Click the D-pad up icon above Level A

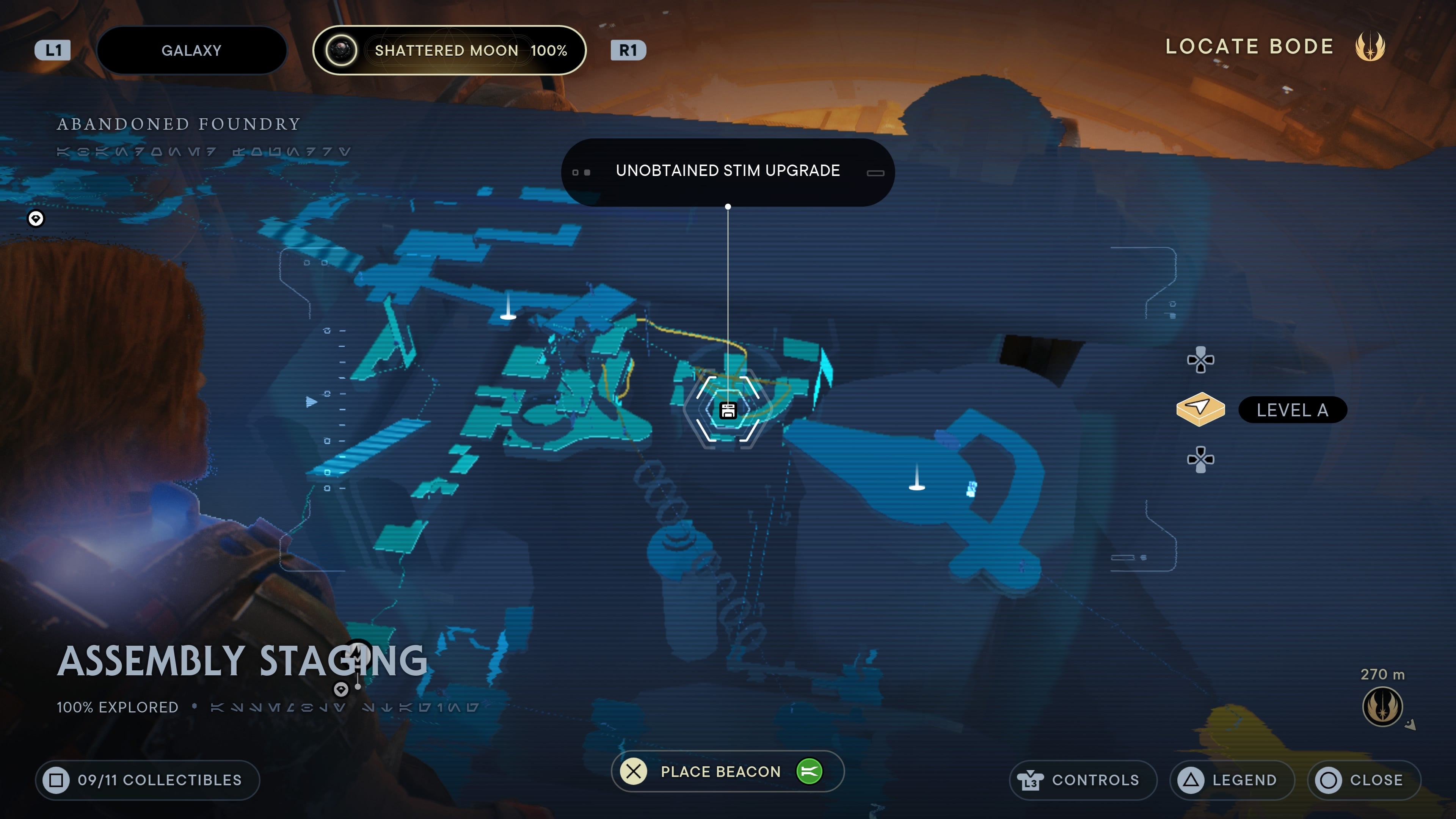[1202, 360]
